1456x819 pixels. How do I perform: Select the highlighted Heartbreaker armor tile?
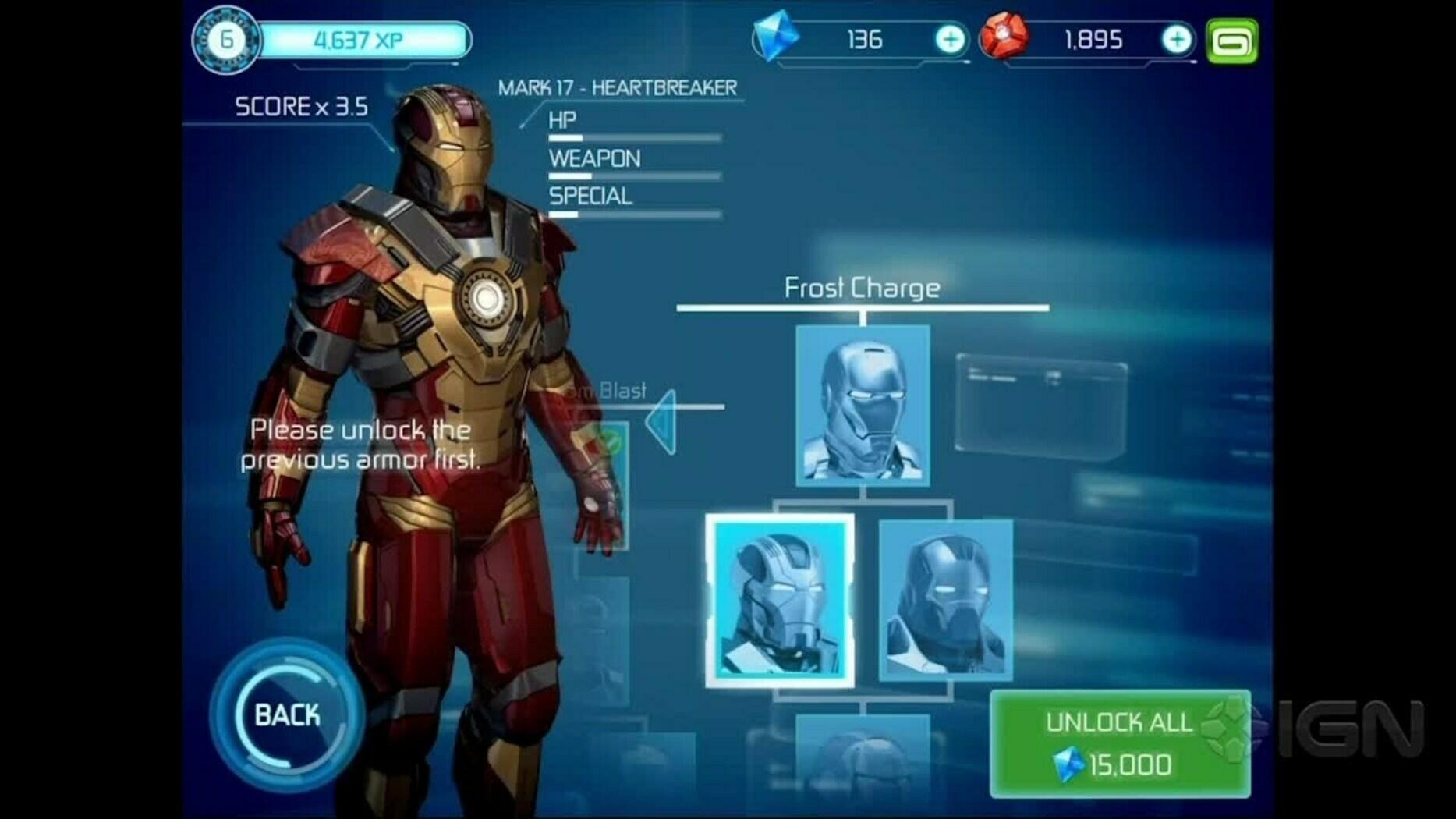(780, 601)
